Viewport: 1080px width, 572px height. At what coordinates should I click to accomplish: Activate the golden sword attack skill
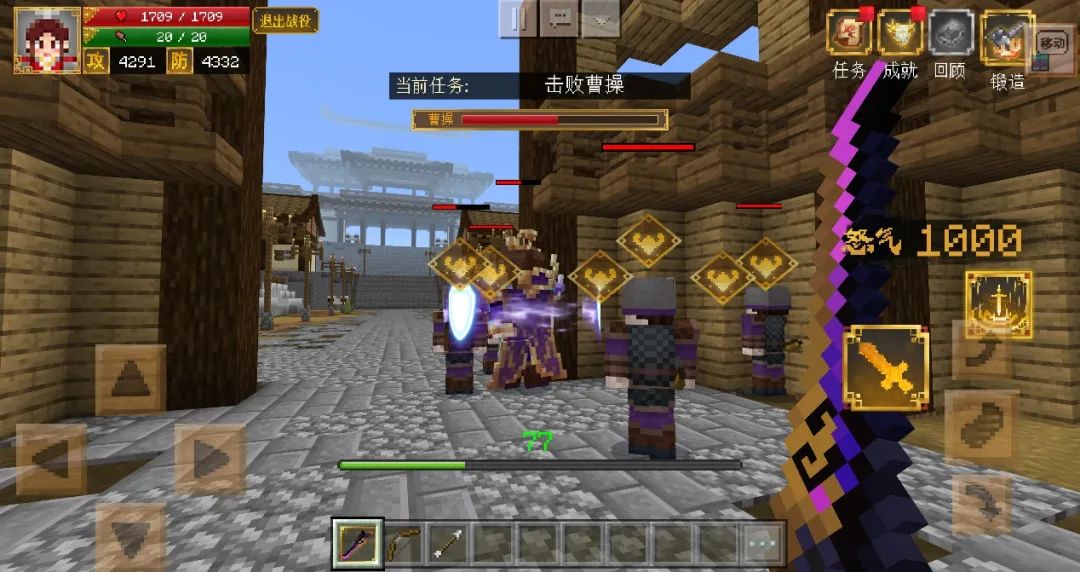886,368
